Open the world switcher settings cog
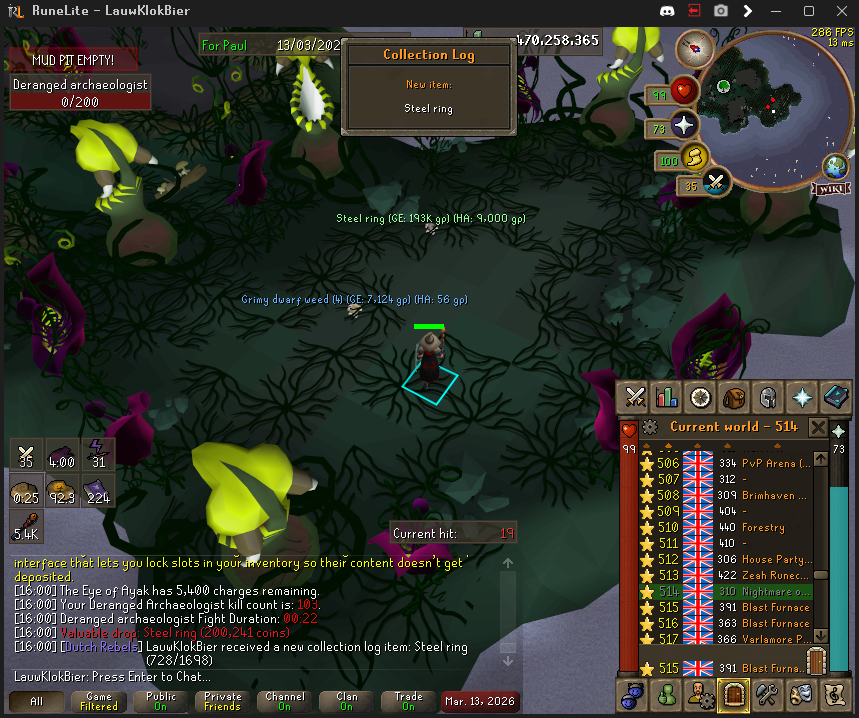 pos(651,428)
